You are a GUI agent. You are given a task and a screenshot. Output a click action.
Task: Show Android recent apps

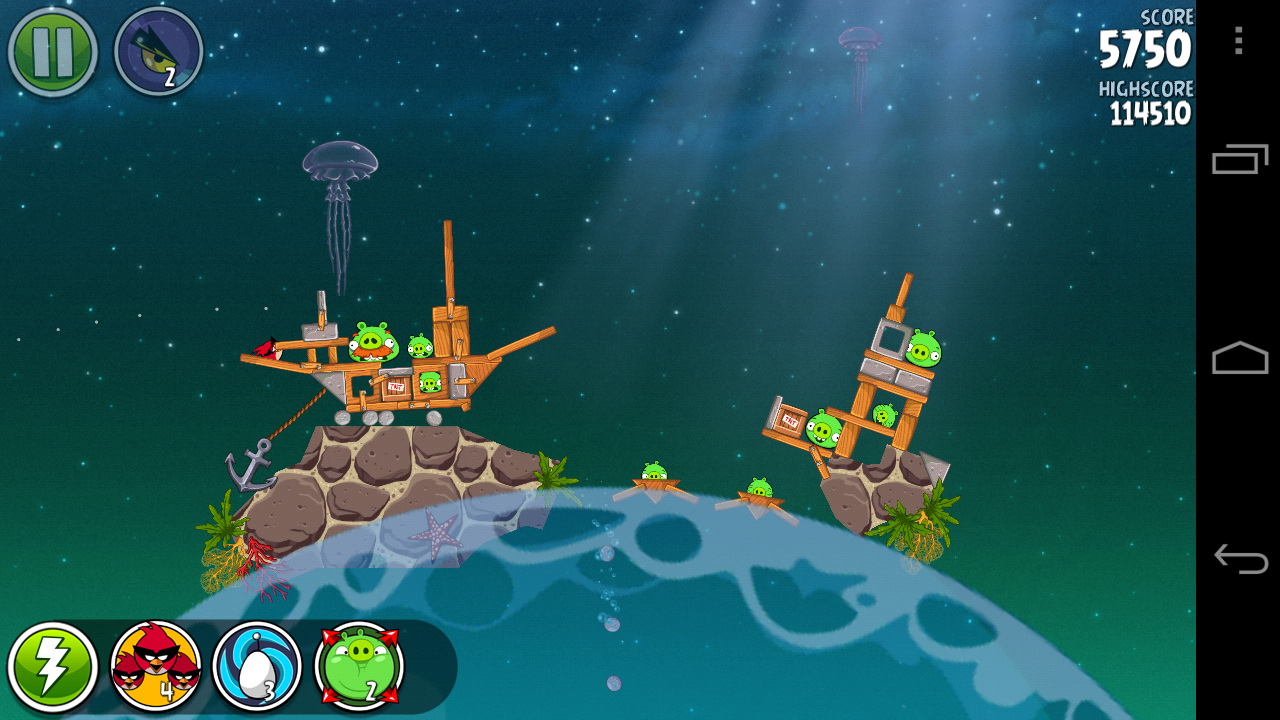(x=1239, y=159)
